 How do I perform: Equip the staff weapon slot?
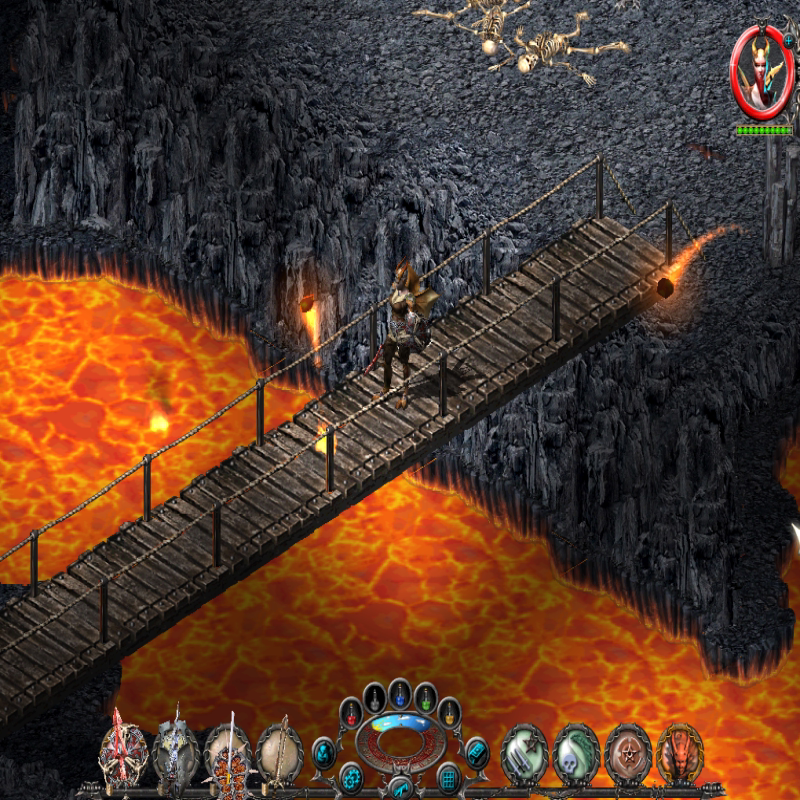point(279,752)
